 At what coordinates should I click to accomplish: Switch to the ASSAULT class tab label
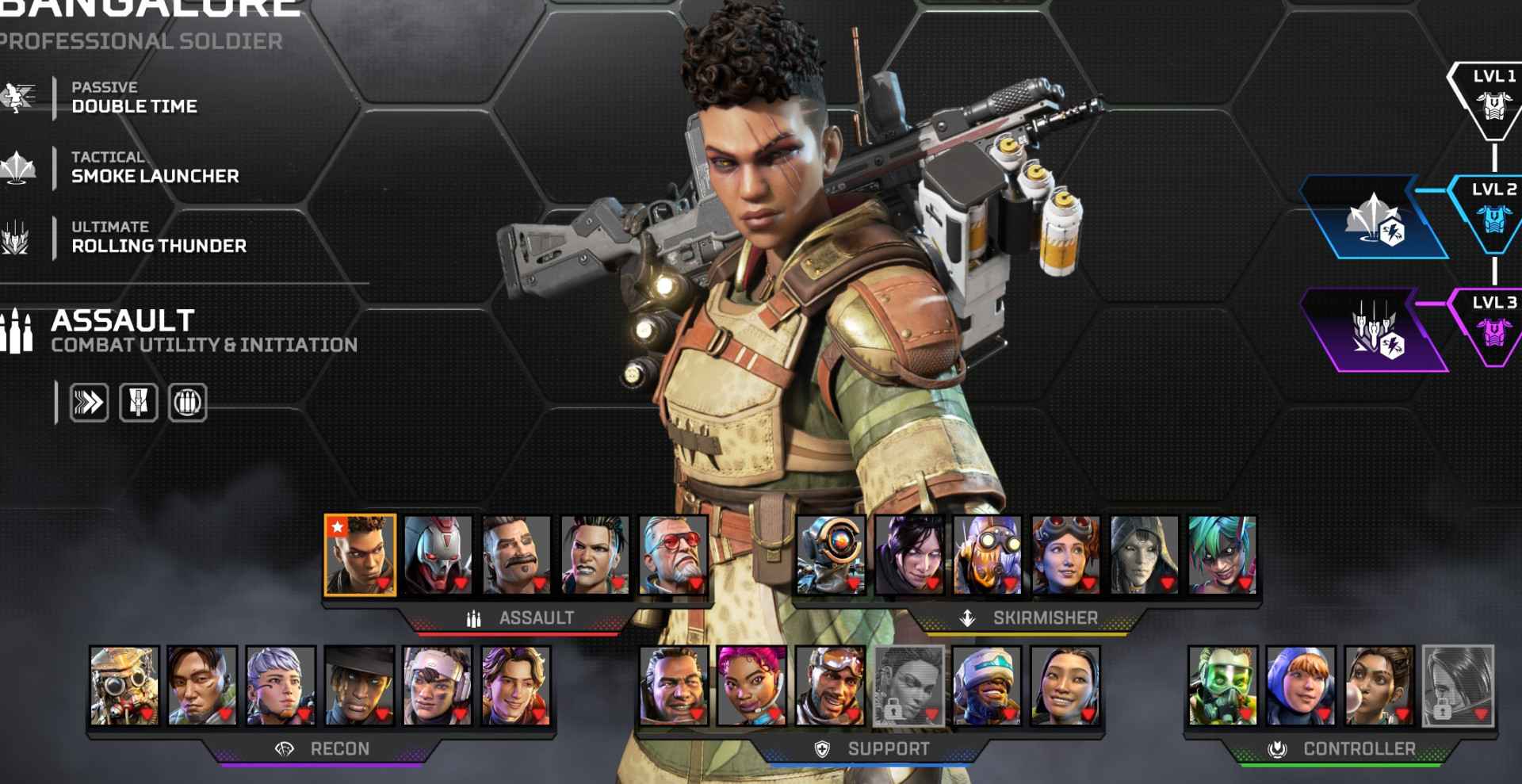pos(537,618)
